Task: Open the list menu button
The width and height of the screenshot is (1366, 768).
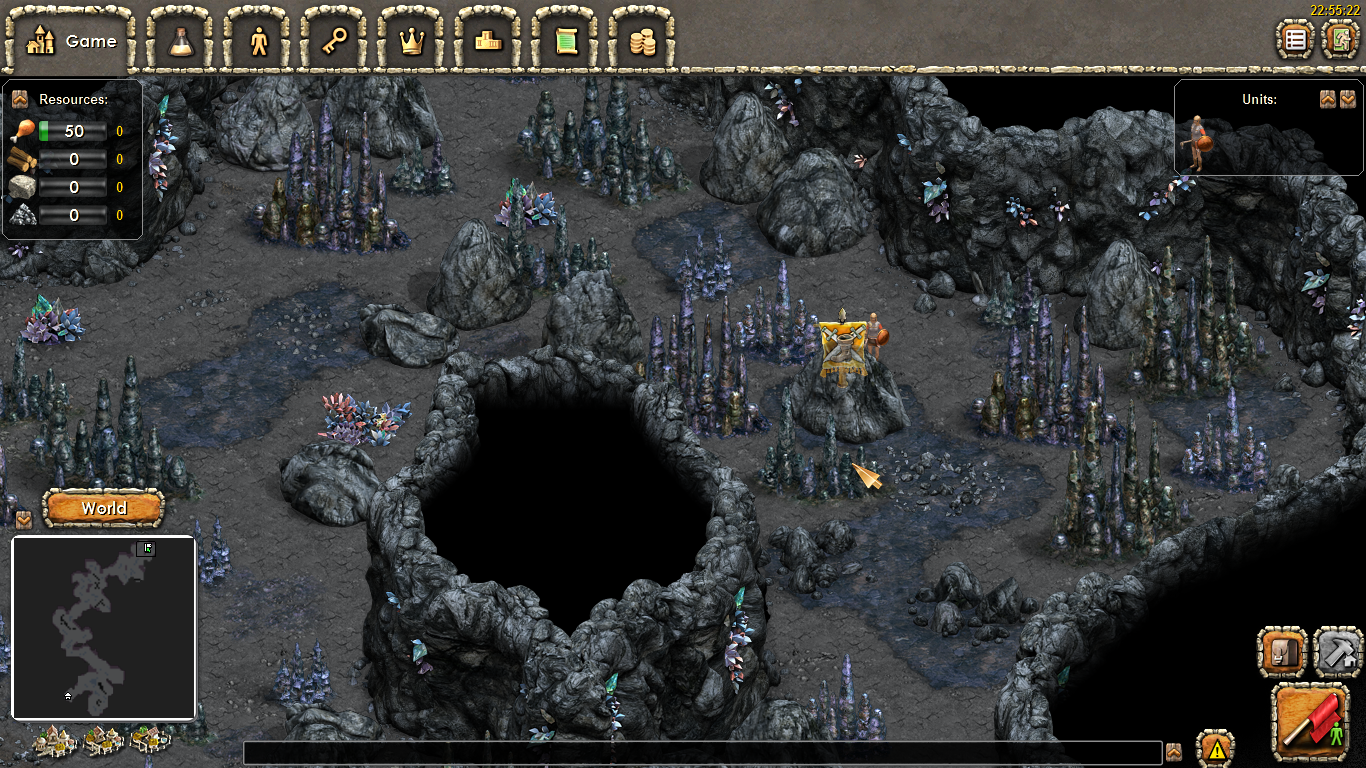Action: [x=1296, y=40]
